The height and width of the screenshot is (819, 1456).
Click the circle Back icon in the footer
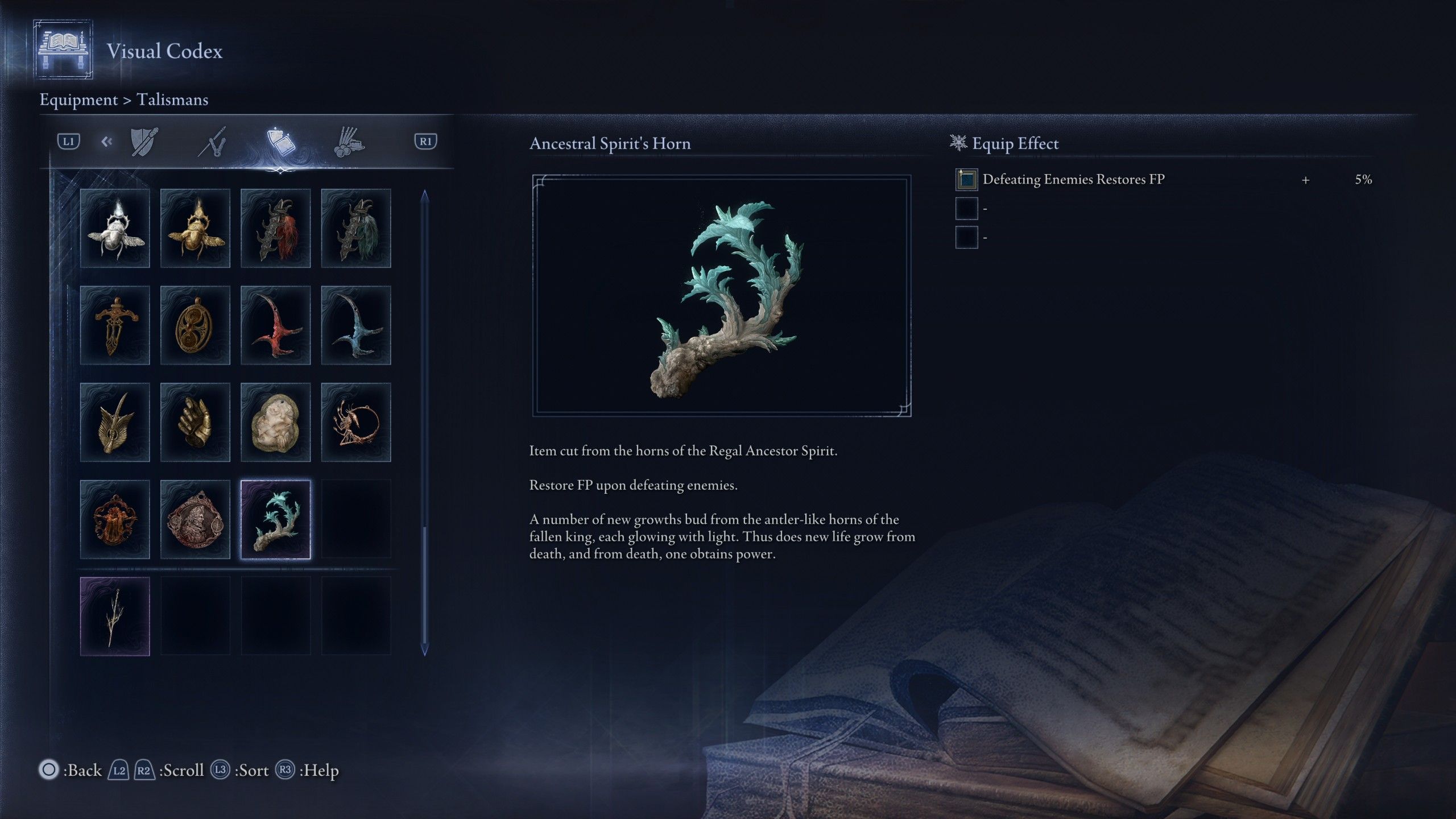(x=49, y=770)
